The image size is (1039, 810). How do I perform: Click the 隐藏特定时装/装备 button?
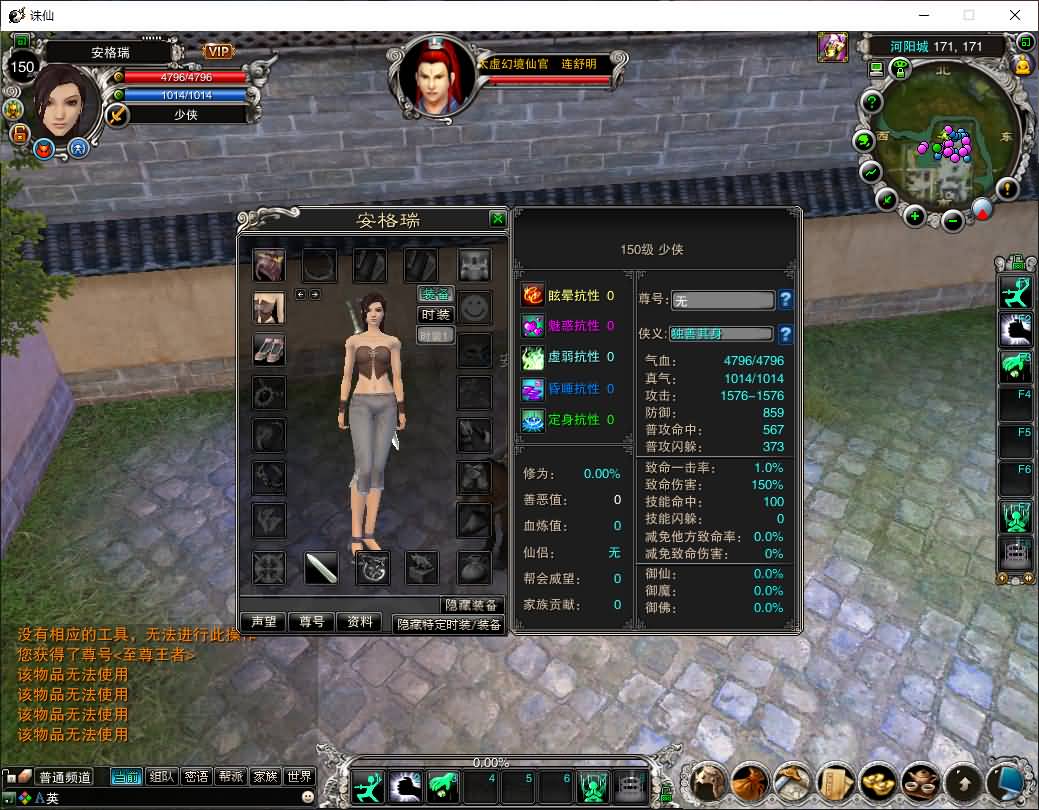tap(449, 624)
